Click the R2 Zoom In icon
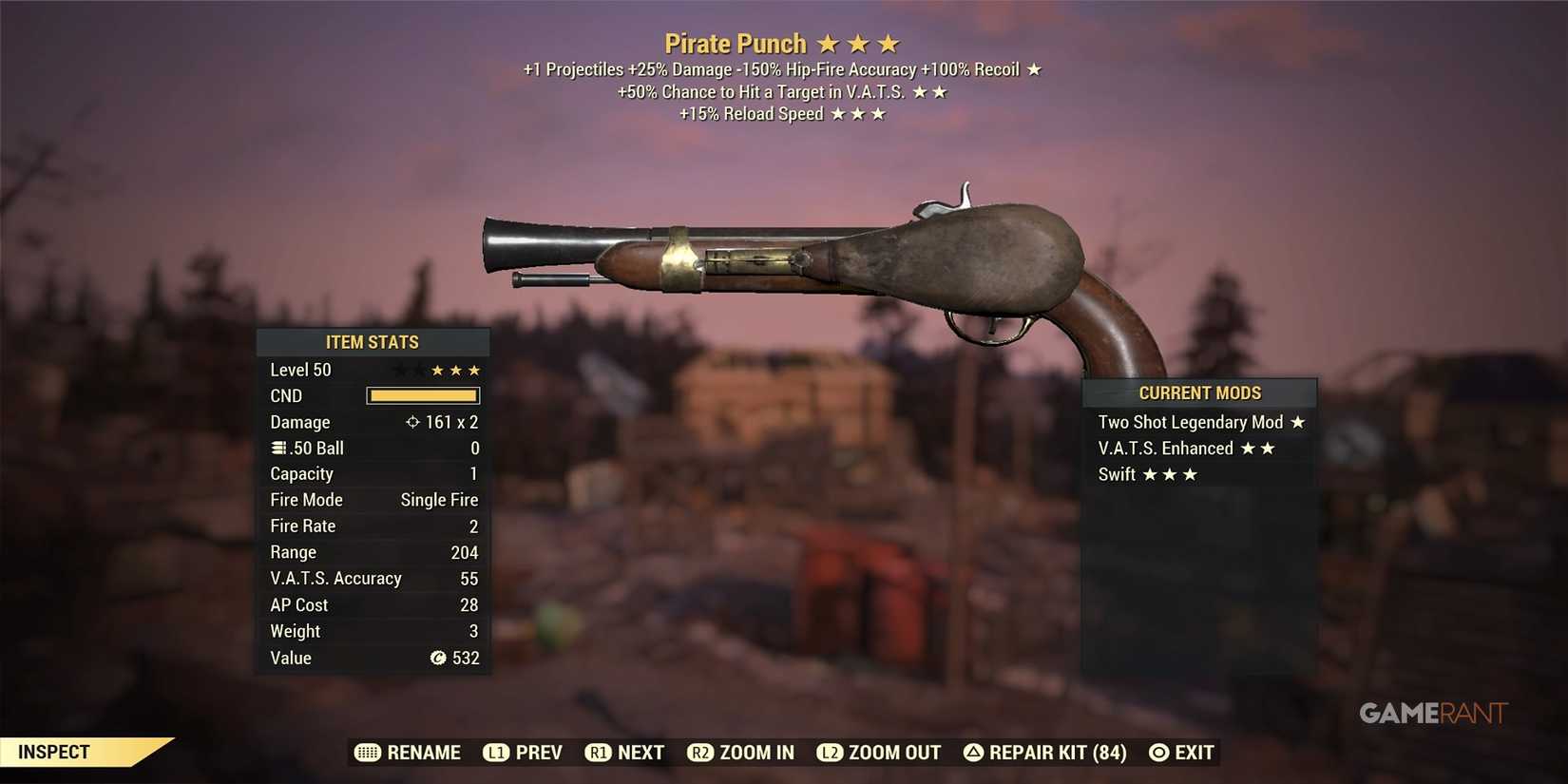Viewport: 1568px width, 784px height. point(701,753)
